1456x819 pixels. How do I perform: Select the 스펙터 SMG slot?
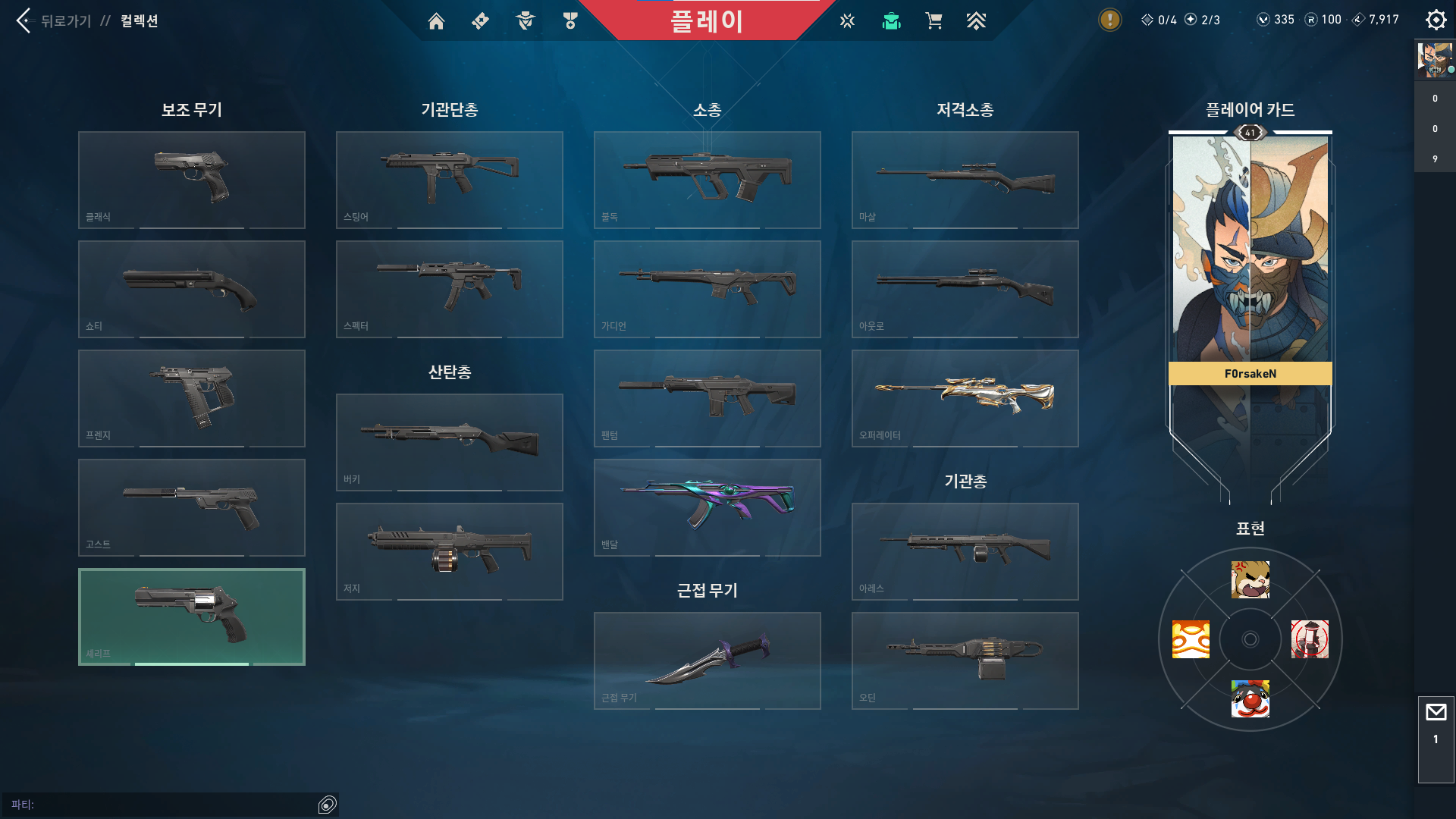(450, 289)
